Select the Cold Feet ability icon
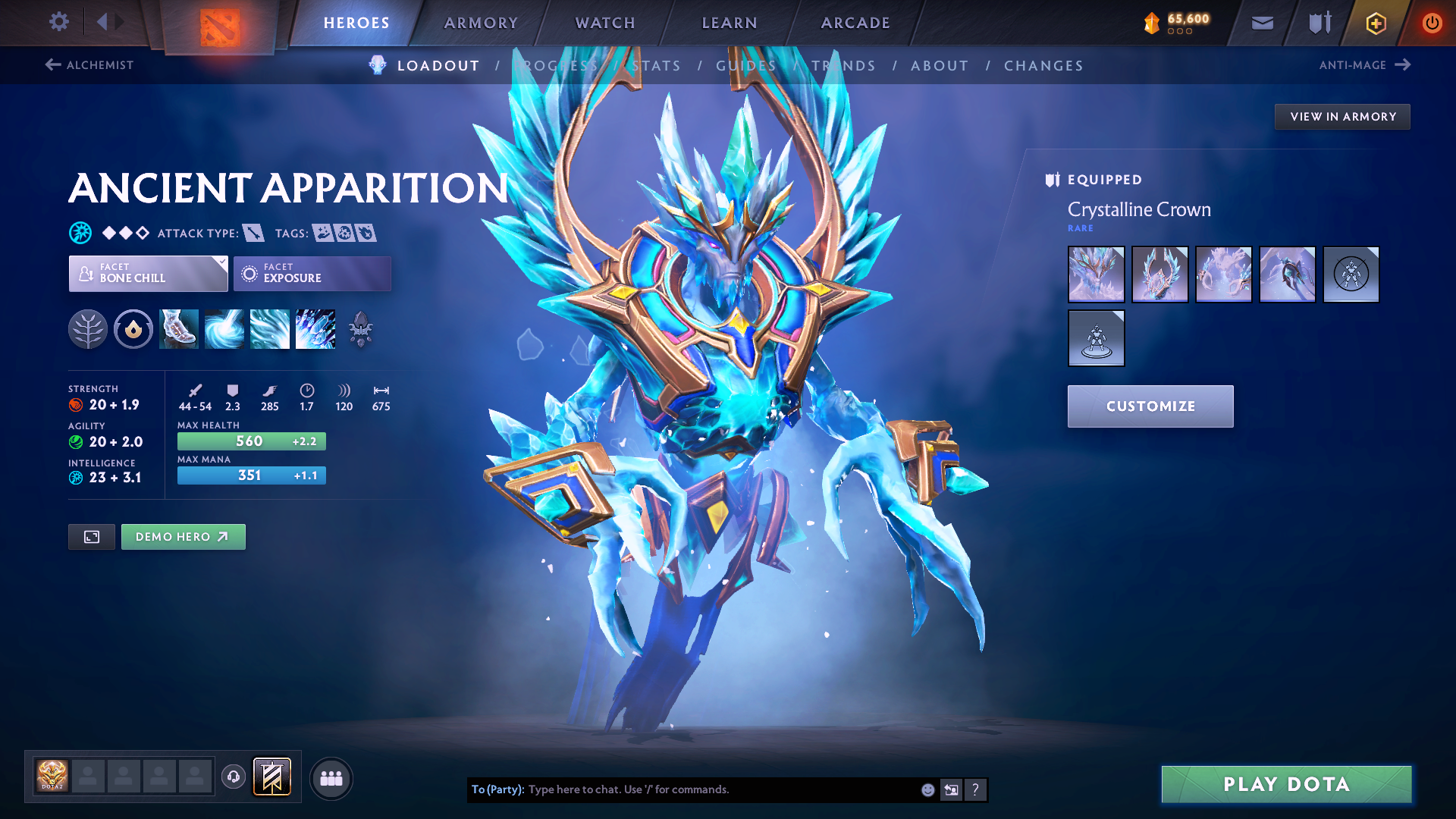 [178, 329]
